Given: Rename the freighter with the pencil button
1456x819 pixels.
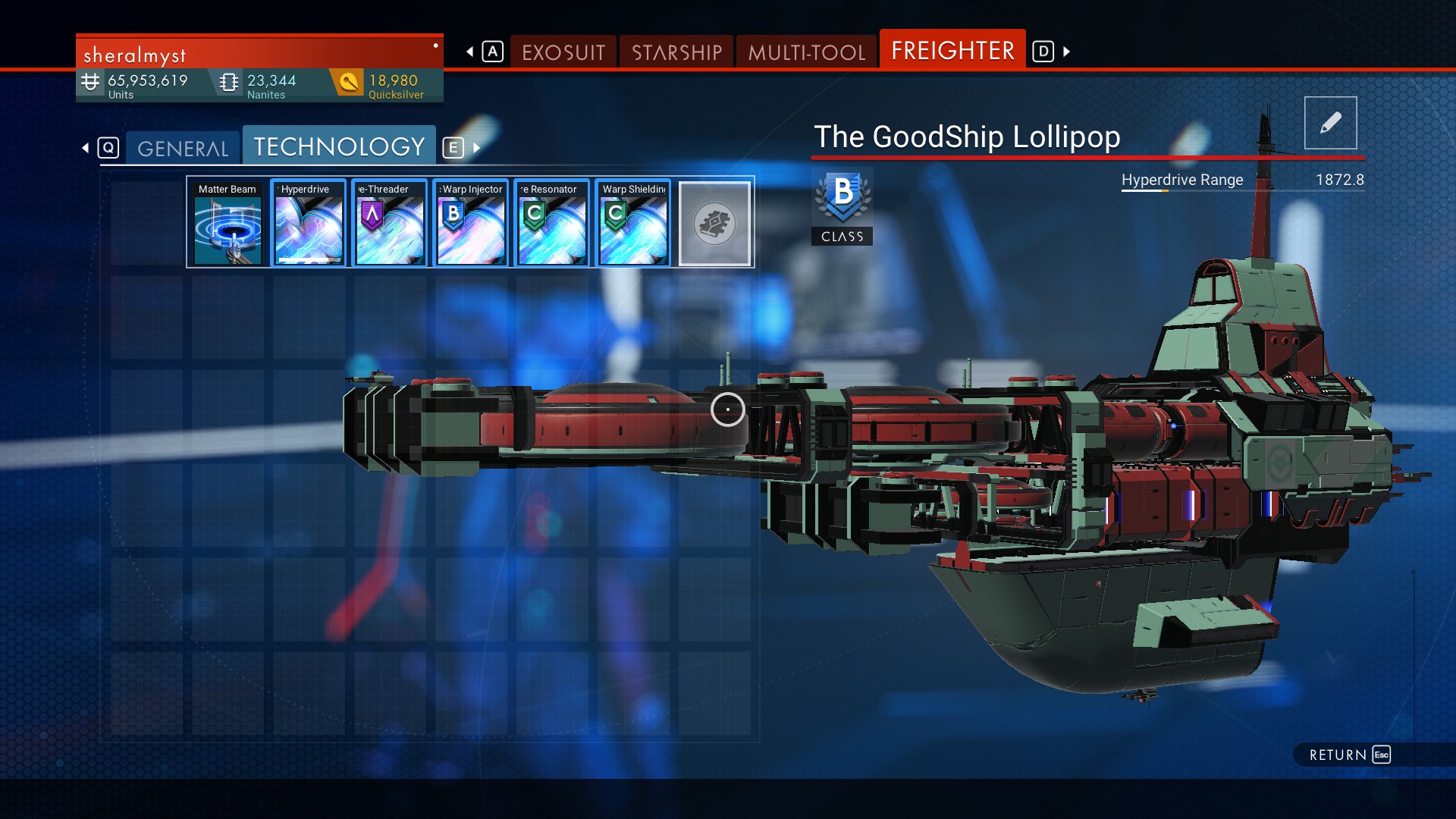Looking at the screenshot, I should click(x=1330, y=123).
